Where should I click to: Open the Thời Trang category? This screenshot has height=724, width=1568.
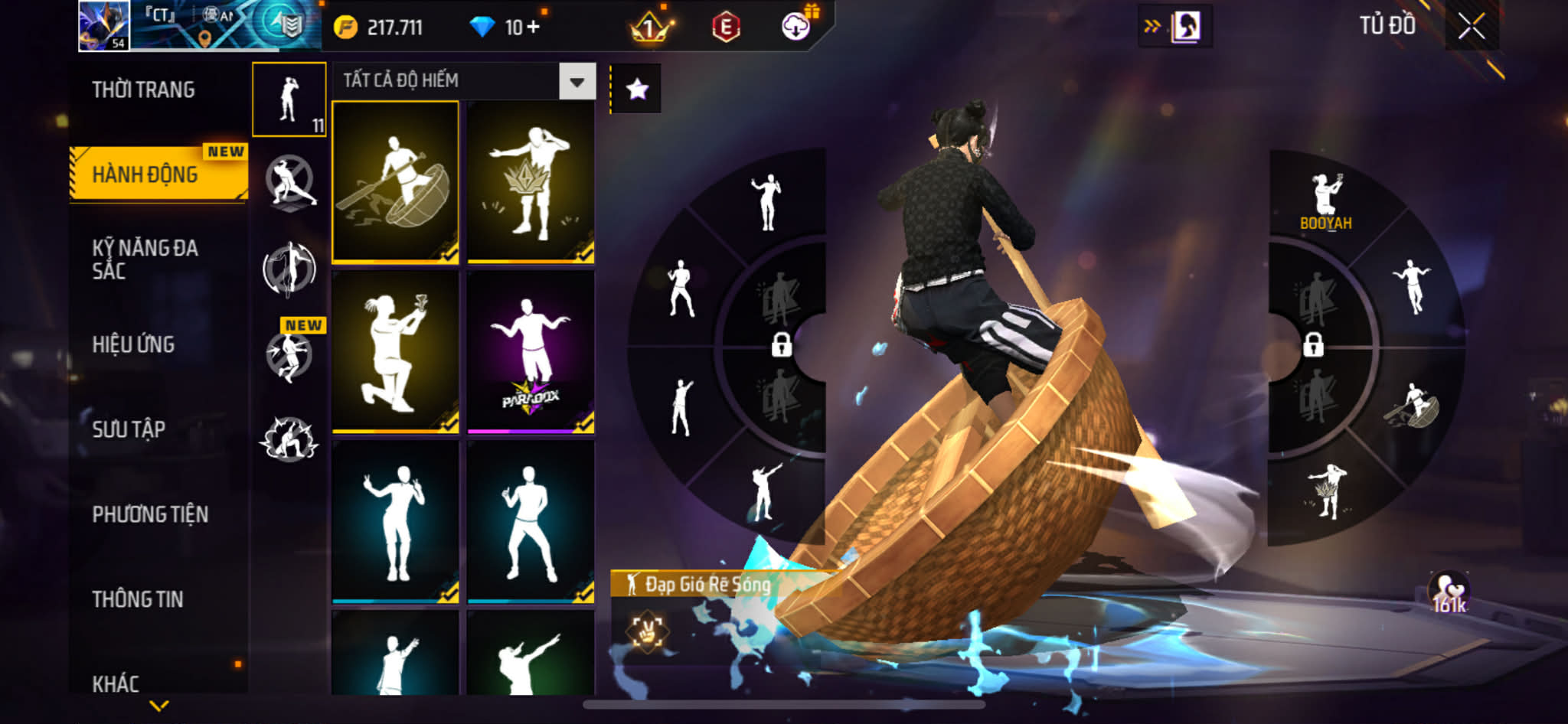tap(143, 90)
